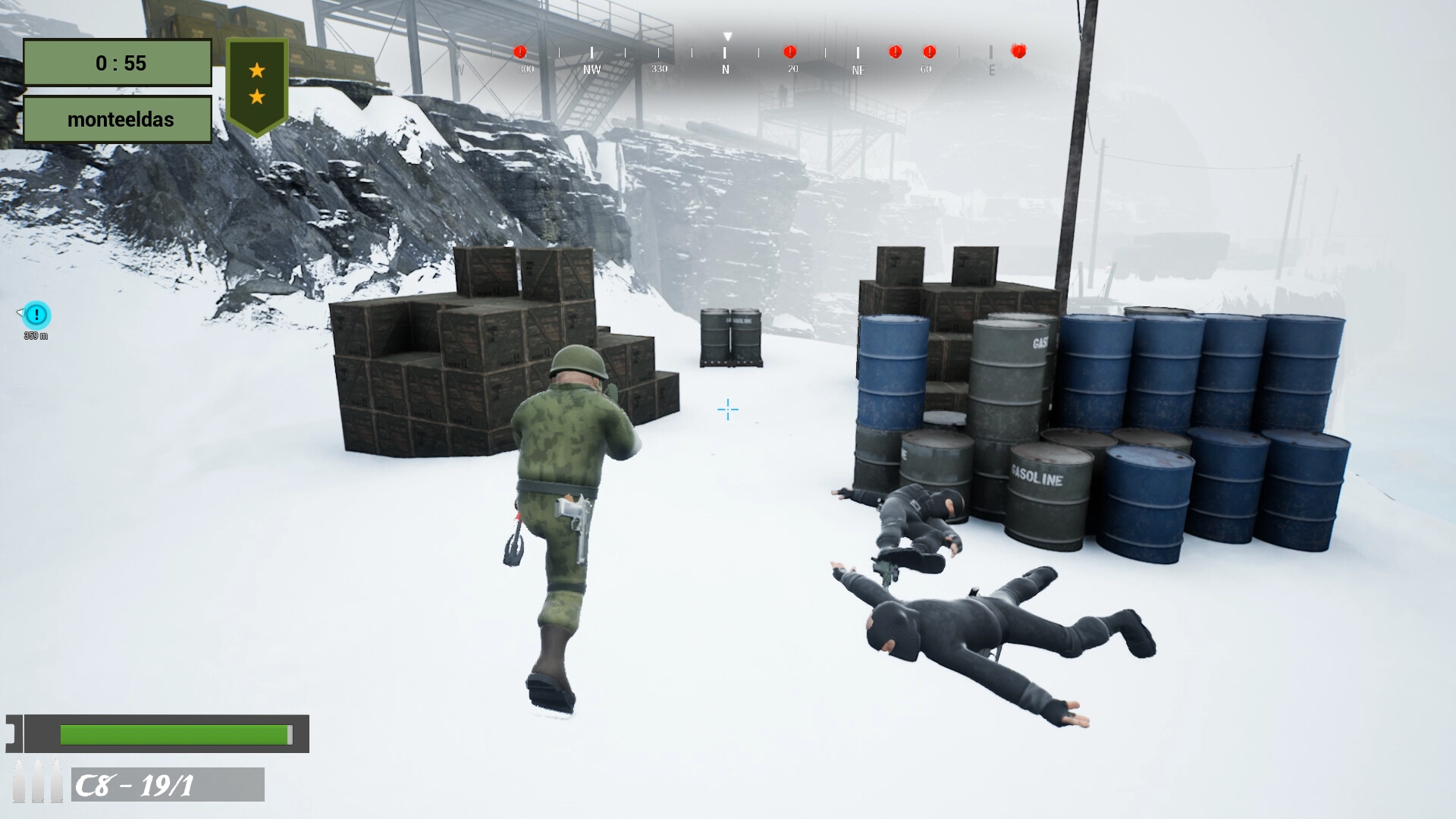Click the red enemy blip near heading 60
The image size is (1456, 819).
928,52
